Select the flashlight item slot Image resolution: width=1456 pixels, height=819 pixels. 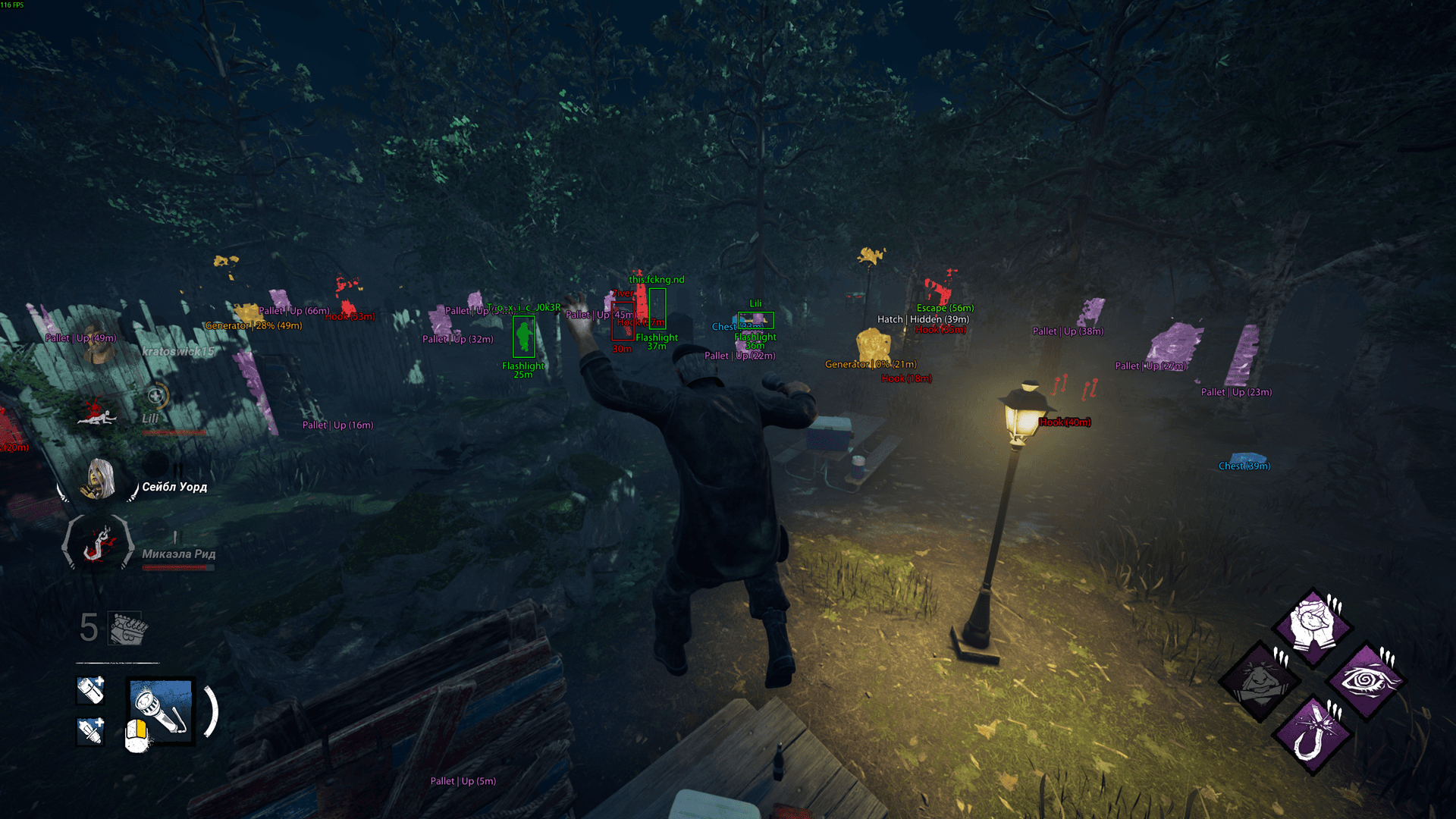coord(161,711)
